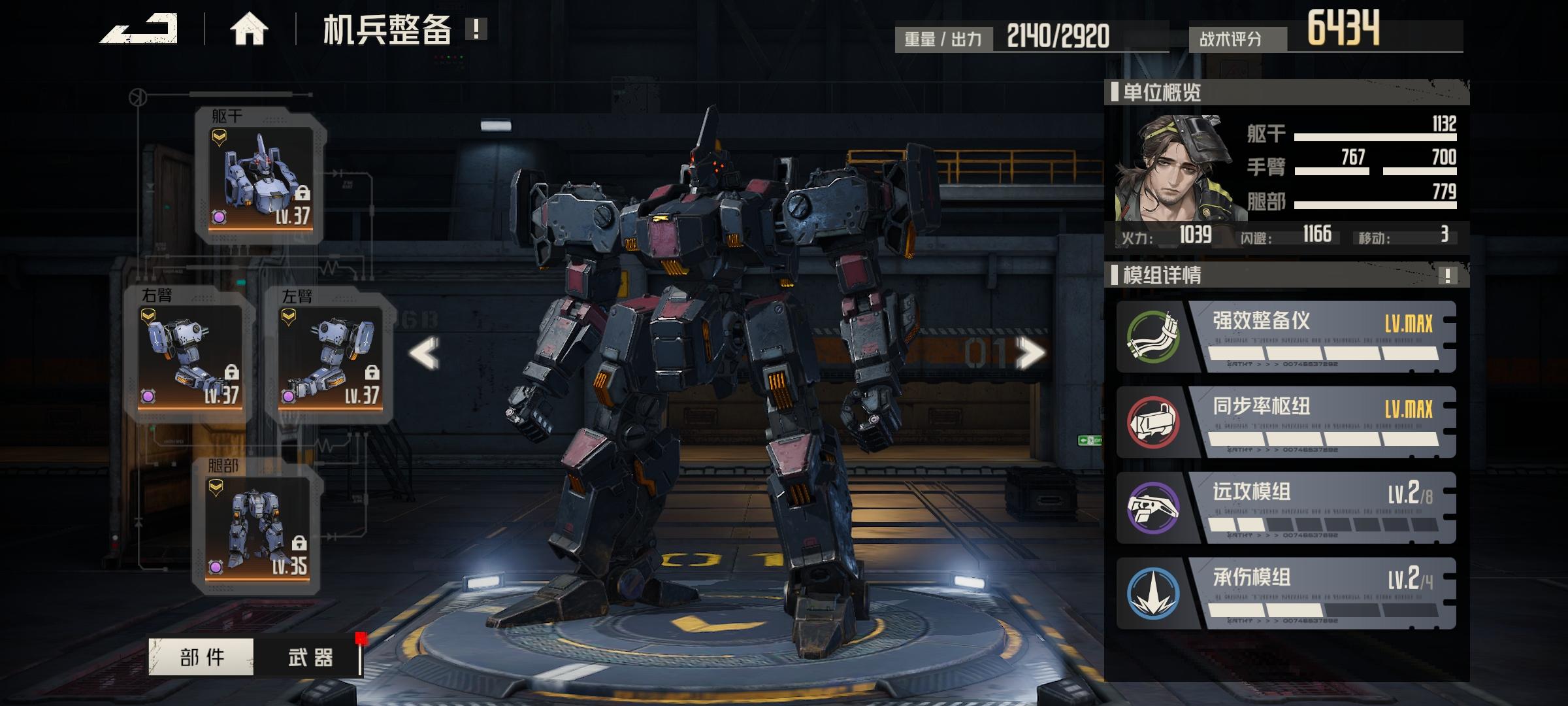
Task: Open the 模组详情 info icon
Action: pos(1447,275)
